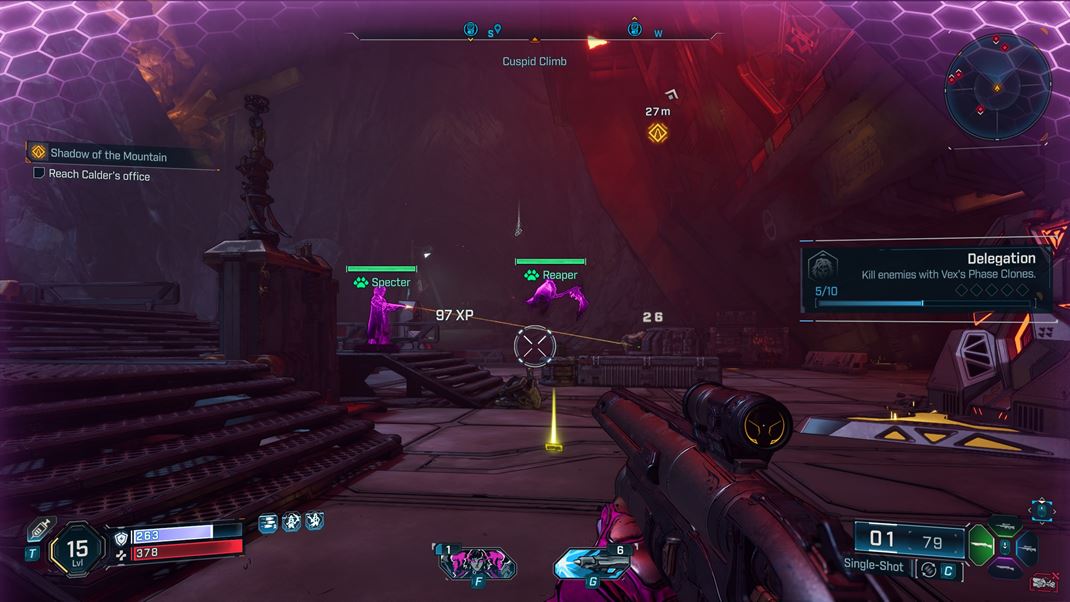This screenshot has width=1070, height=602.
Task: Click the compass bar's blue location pin
Action: point(498,31)
